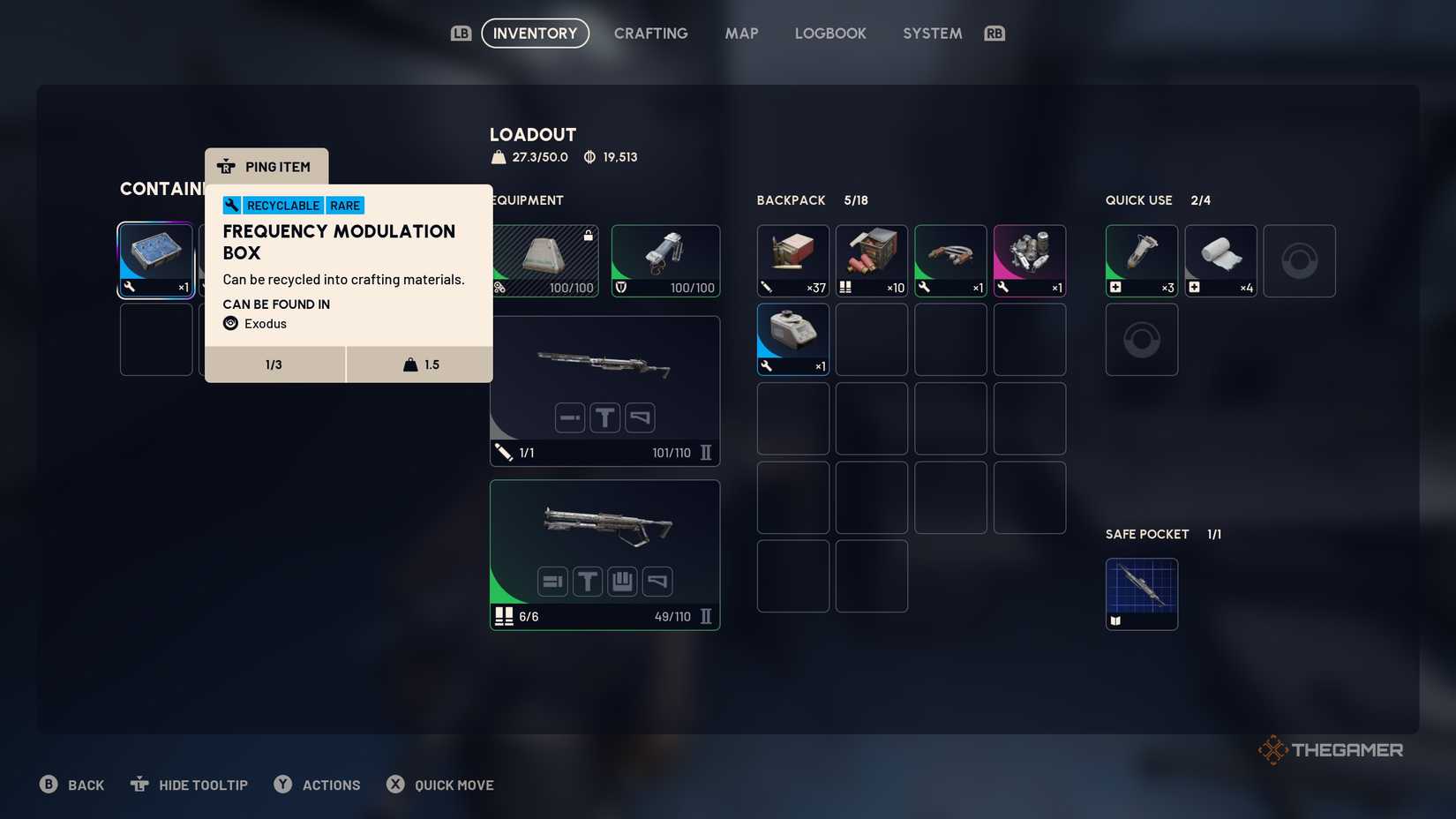Select the second weapon with 6/6 ammo

pos(604,554)
